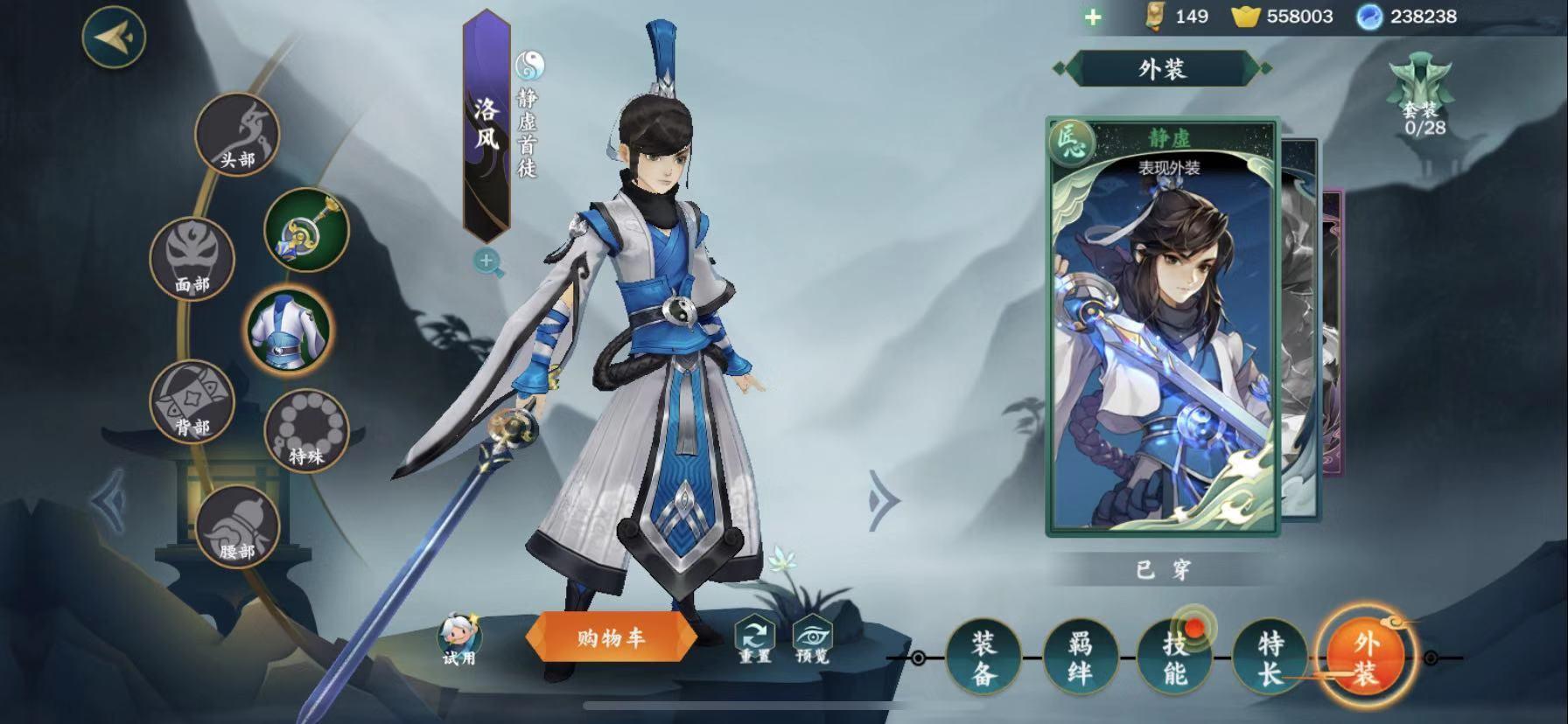Screen dimensions: 1568x724
Task: Switch to the 羁绊 bonds tab
Action: (1080, 658)
